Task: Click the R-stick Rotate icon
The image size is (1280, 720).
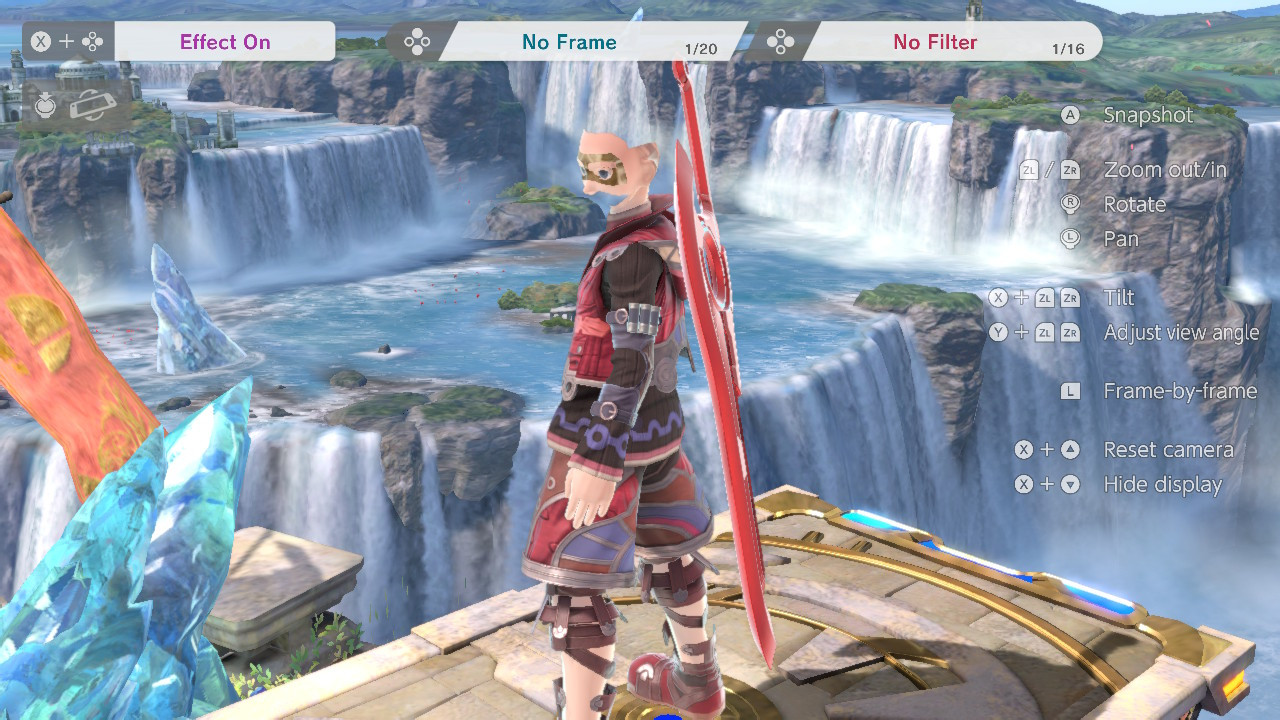Action: click(1070, 204)
